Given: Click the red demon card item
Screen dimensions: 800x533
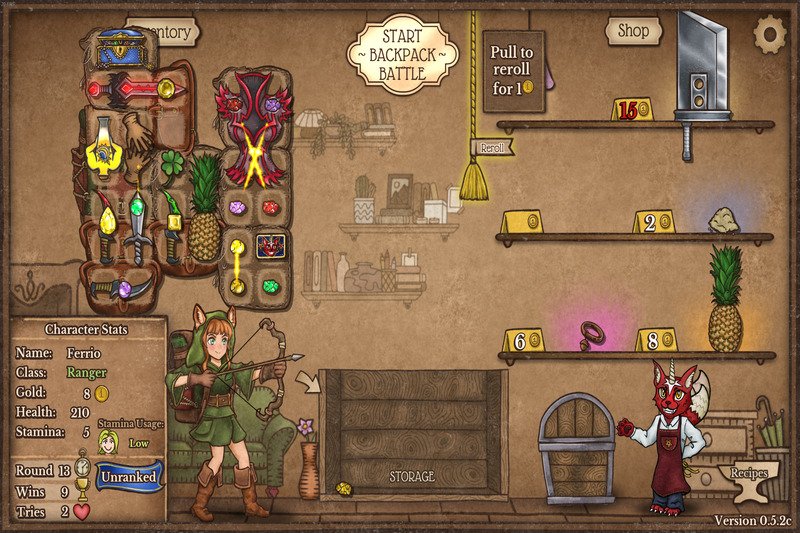Looking at the screenshot, I should point(270,244).
